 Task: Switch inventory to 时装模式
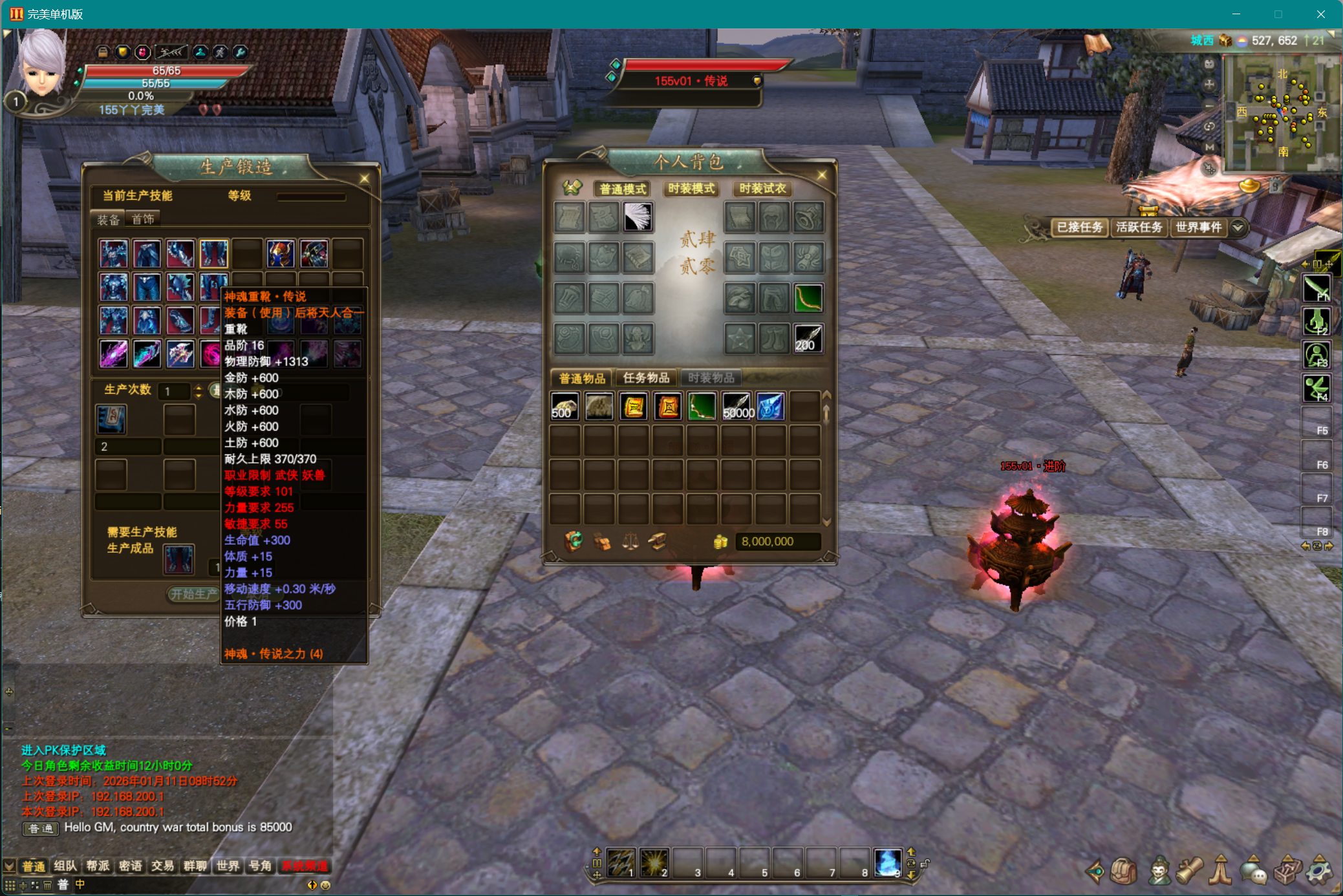(691, 189)
